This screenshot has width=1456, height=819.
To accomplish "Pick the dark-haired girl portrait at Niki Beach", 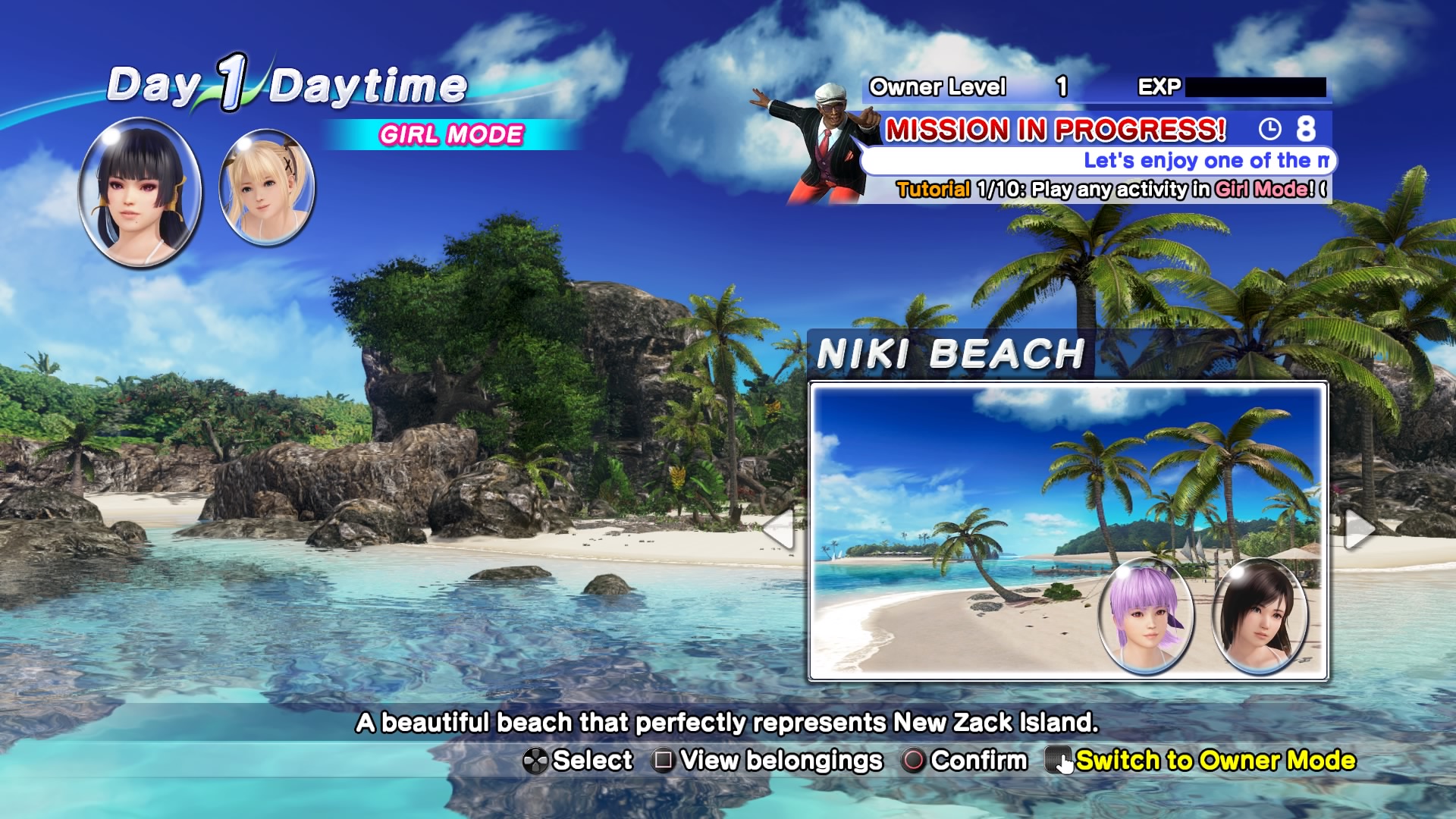I will click(x=1260, y=616).
